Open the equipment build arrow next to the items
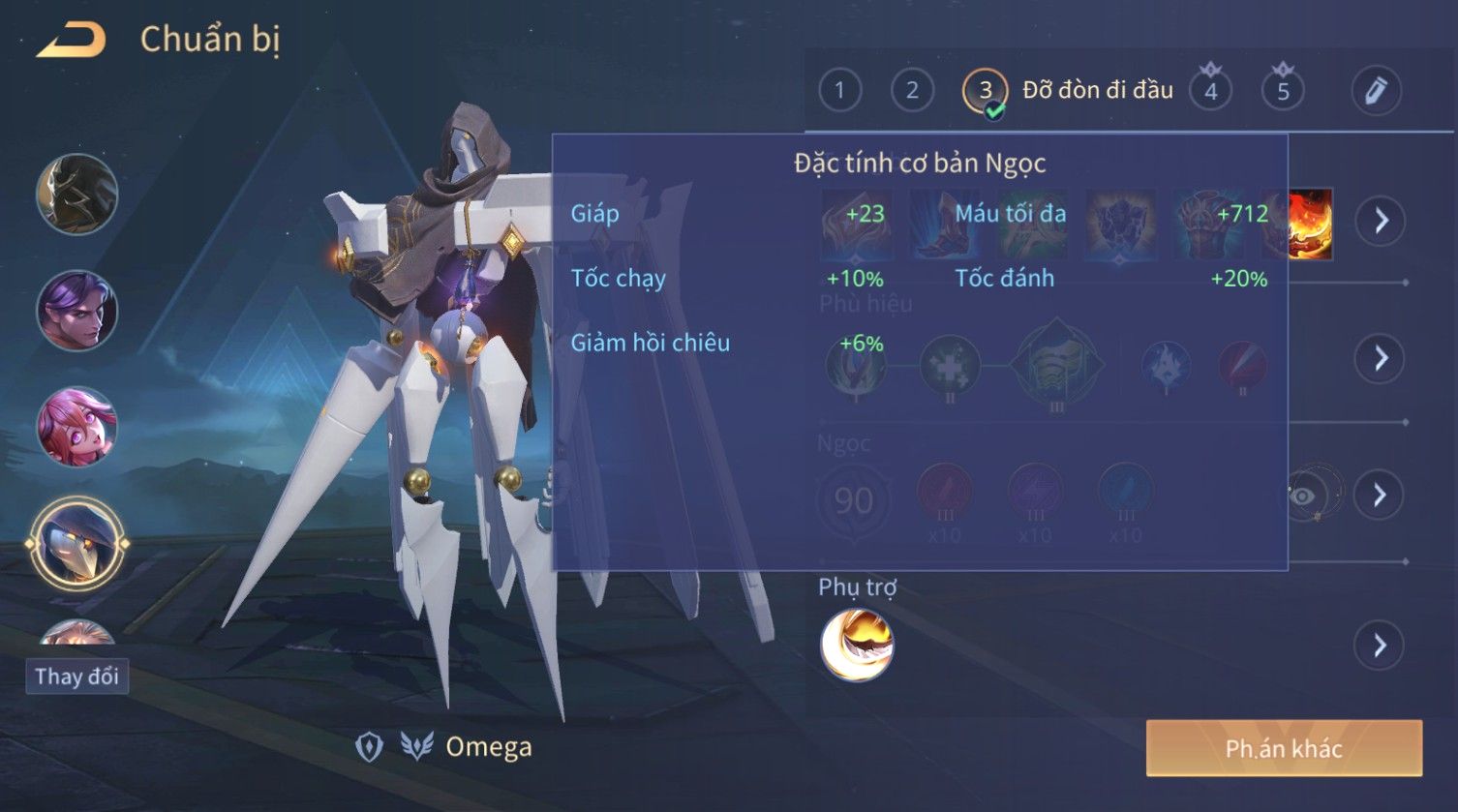The image size is (1458, 812). click(x=1381, y=221)
